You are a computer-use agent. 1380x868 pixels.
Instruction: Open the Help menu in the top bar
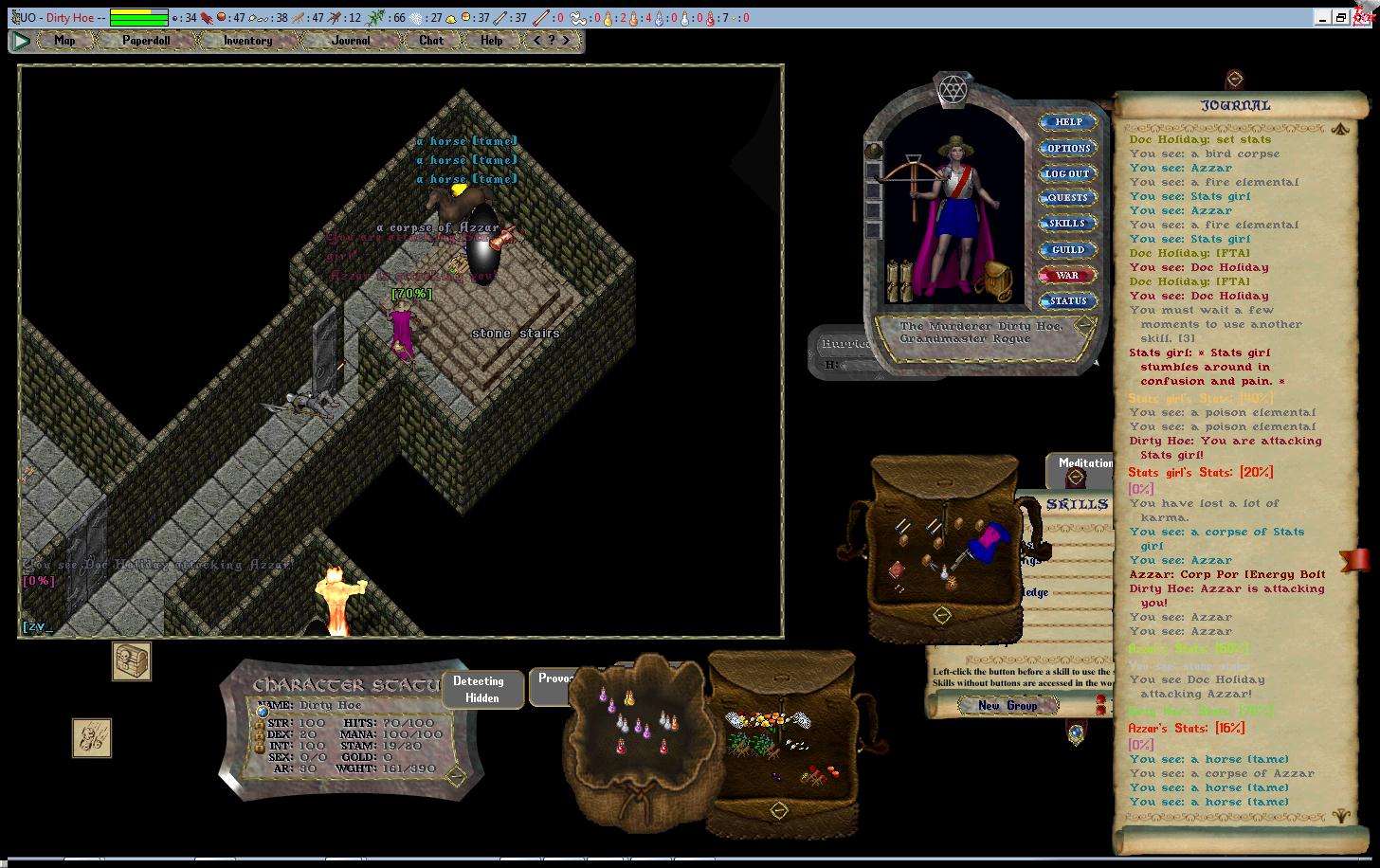491,41
